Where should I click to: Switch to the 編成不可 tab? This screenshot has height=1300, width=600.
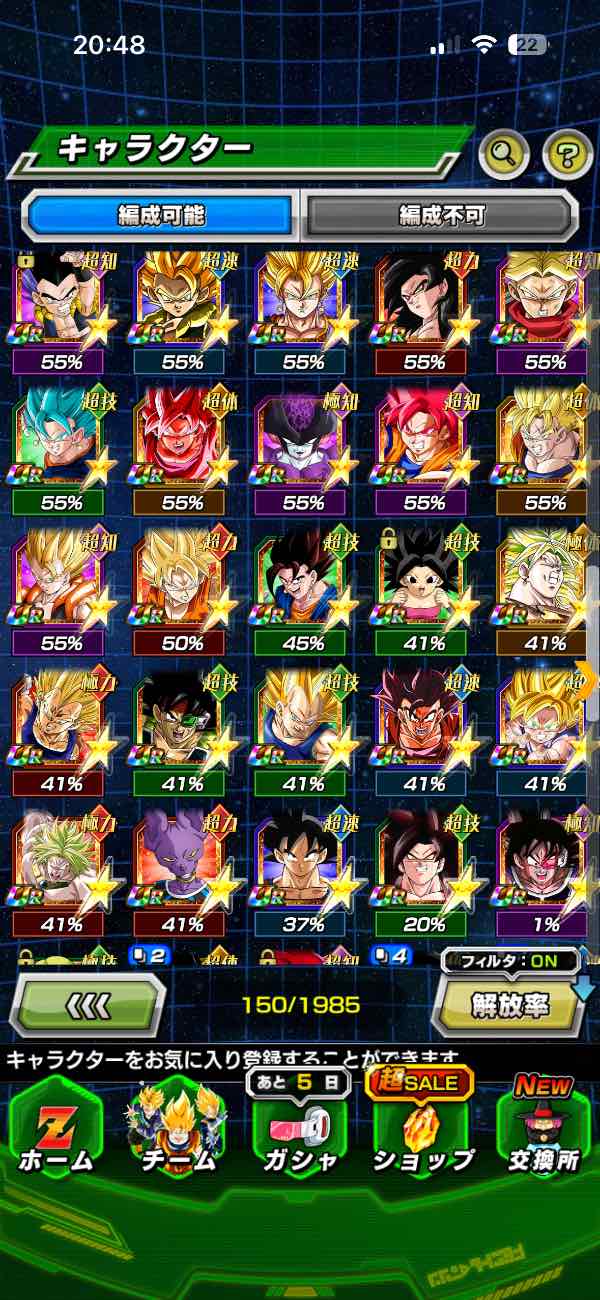441,215
